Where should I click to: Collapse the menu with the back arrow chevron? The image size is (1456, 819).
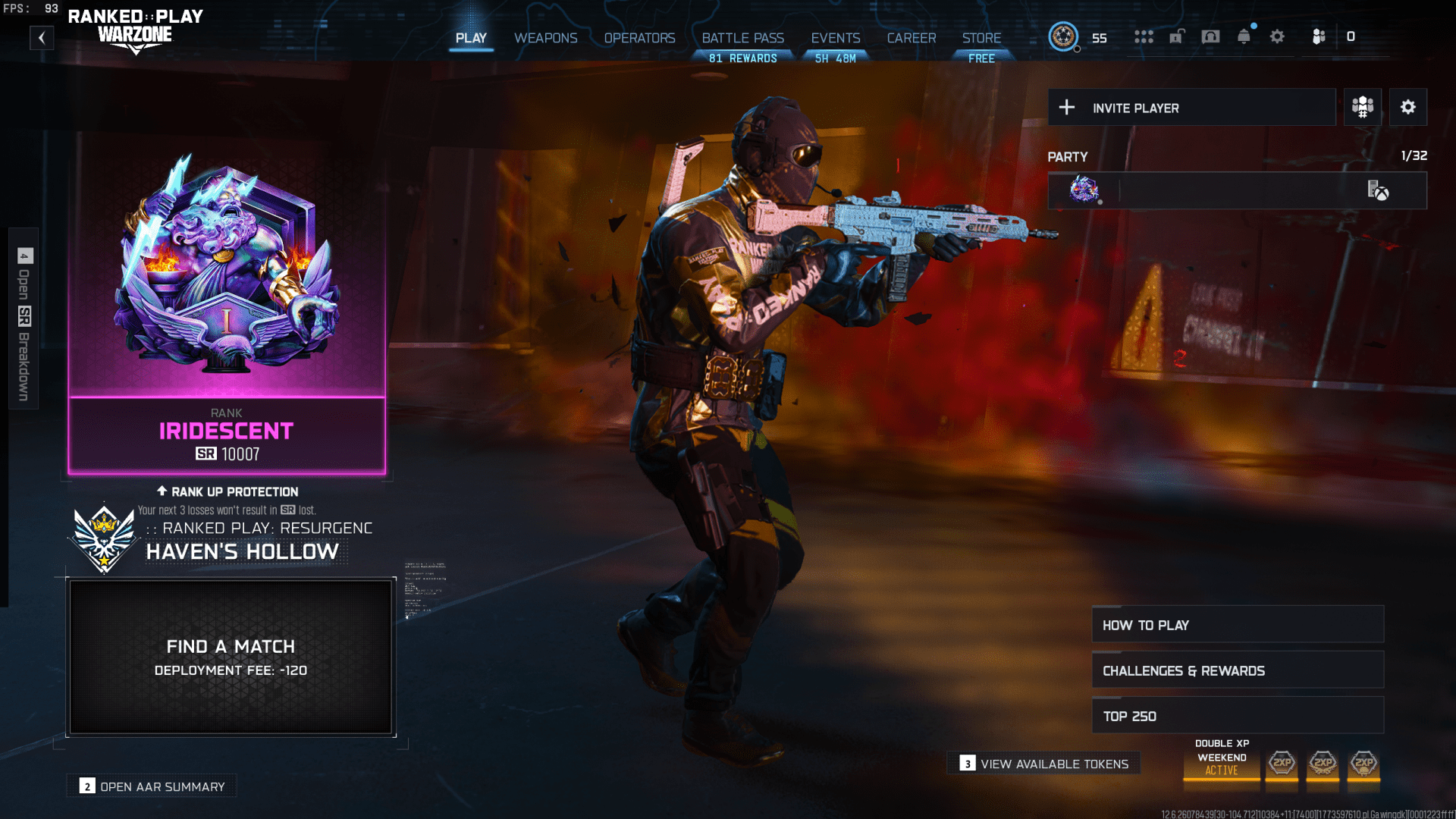pyautogui.click(x=42, y=36)
